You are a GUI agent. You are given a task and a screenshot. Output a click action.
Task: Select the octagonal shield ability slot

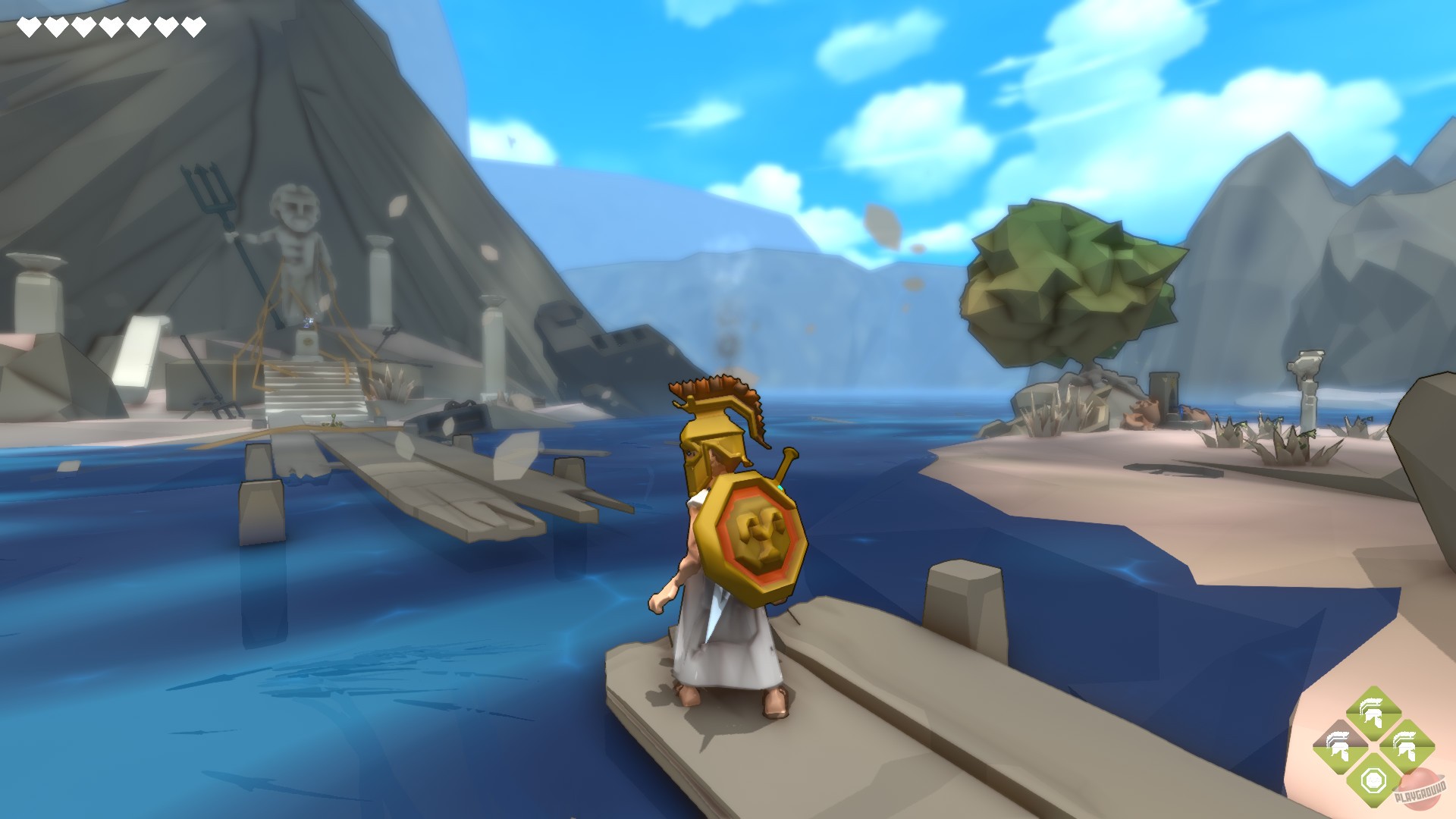(x=1373, y=781)
